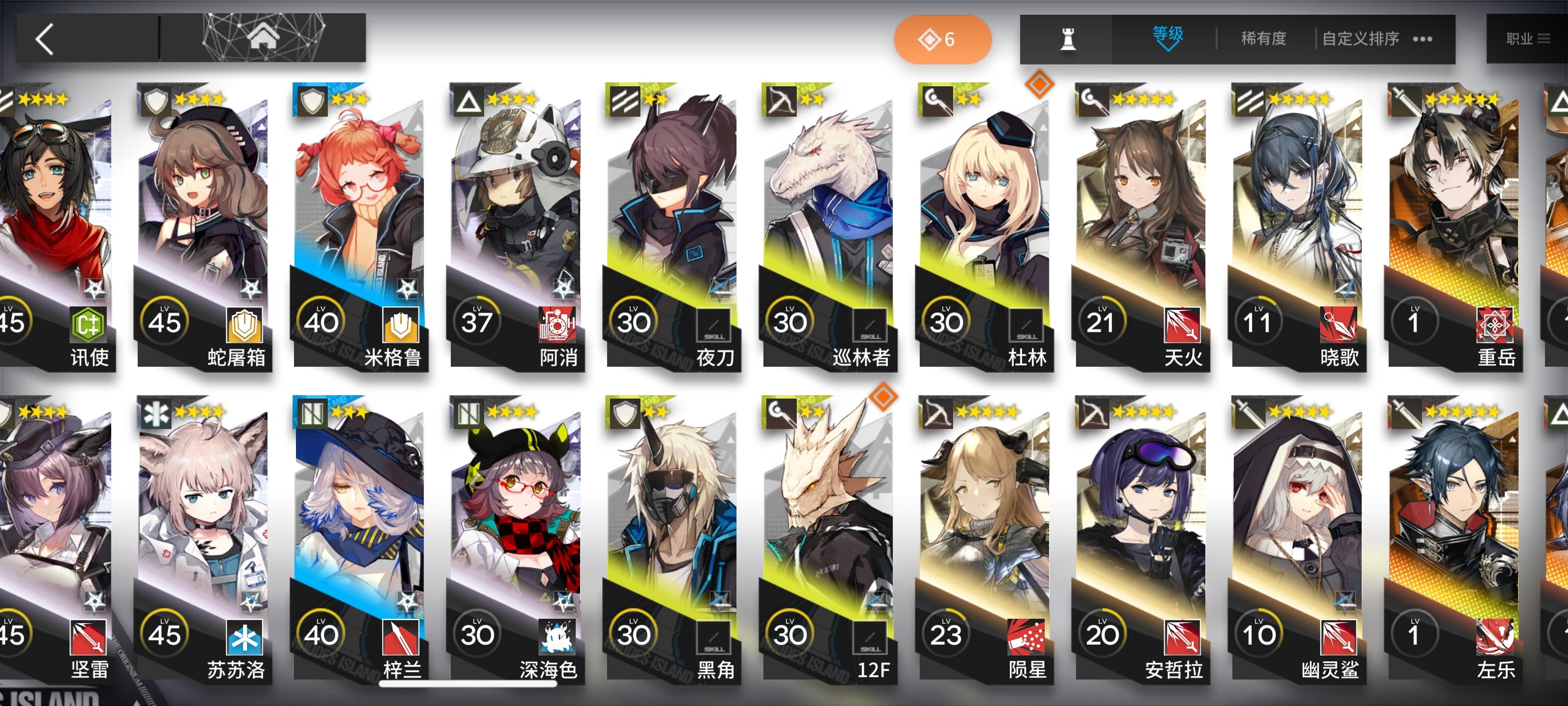The image size is (1568, 706).
Task: Click the home navigation icon at top
Action: [x=264, y=38]
